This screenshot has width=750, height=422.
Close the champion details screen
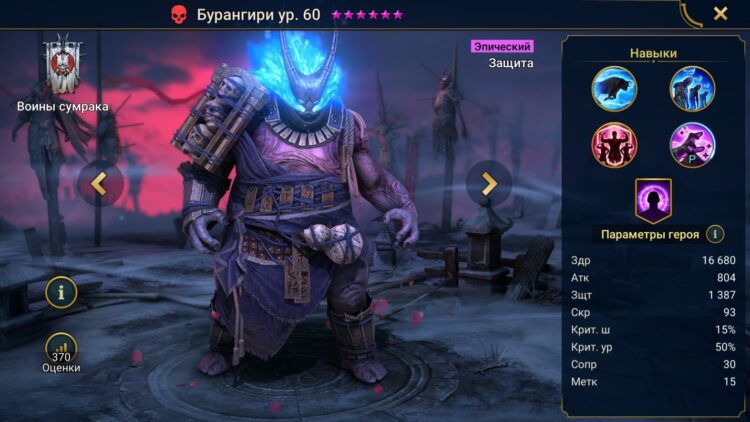point(720,14)
